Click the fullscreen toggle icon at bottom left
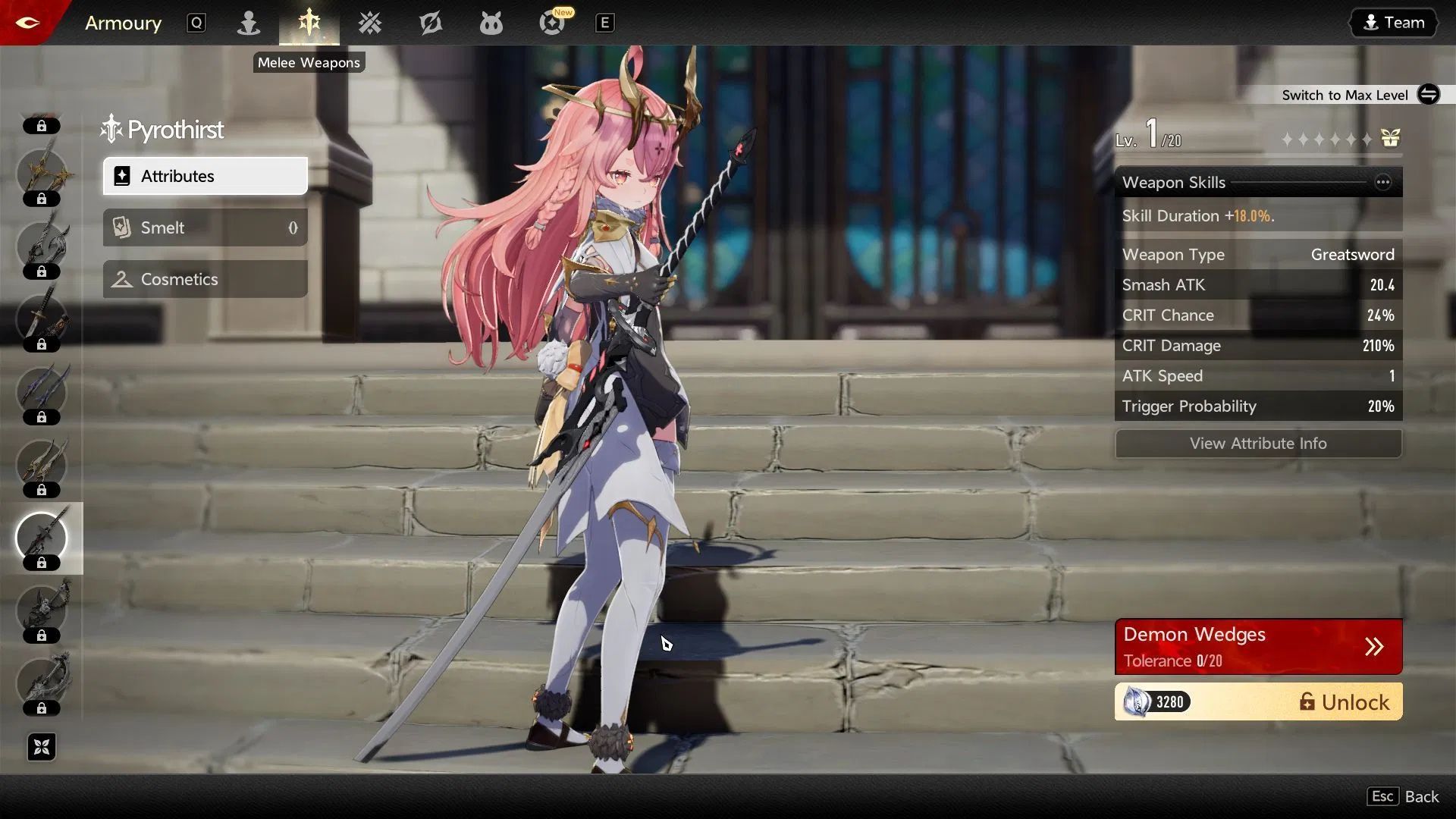The height and width of the screenshot is (819, 1456). tap(42, 747)
